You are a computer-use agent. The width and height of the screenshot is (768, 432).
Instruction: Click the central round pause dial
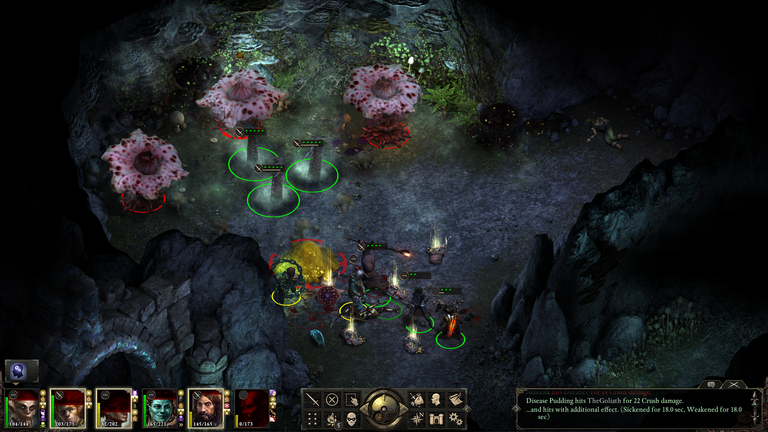coord(384,408)
